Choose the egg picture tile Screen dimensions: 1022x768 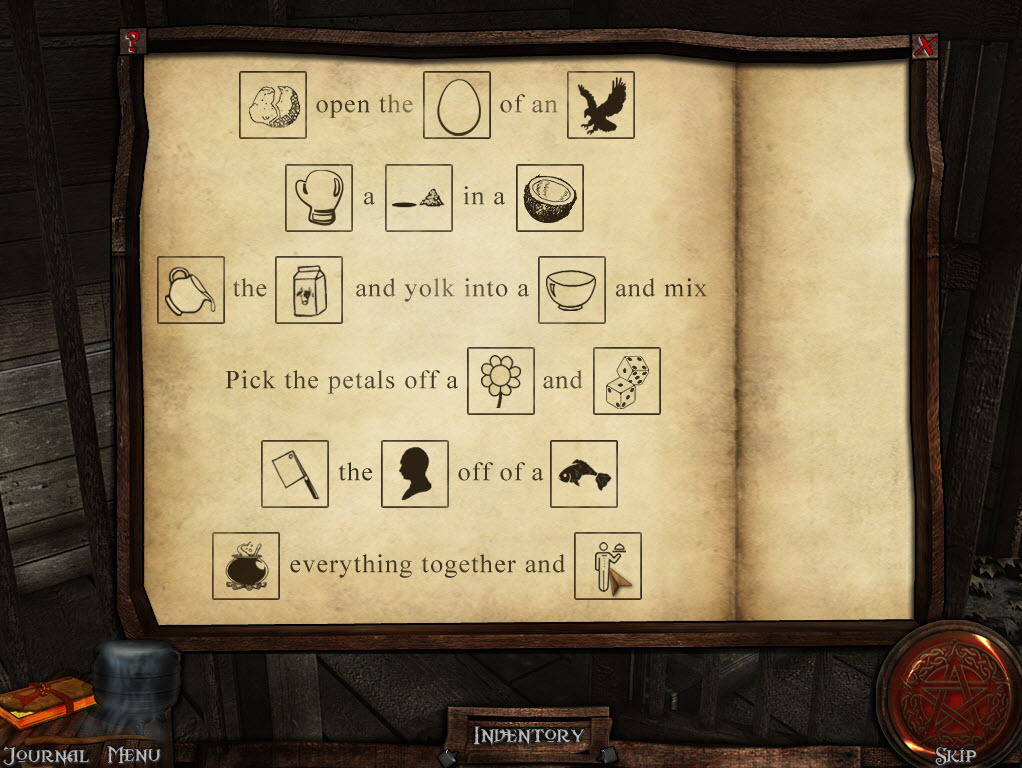pos(457,105)
